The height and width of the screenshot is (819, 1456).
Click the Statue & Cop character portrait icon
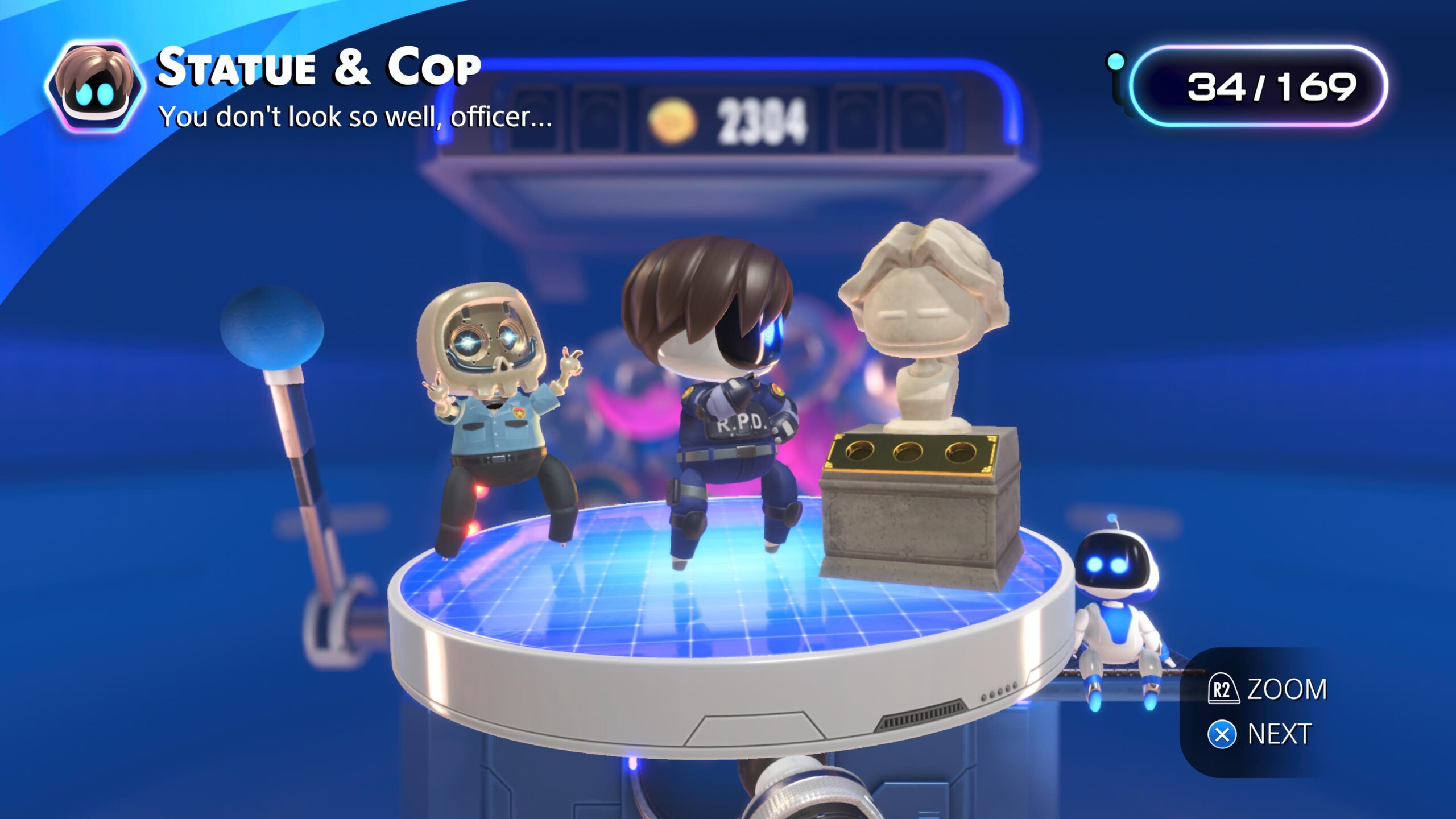click(94, 86)
